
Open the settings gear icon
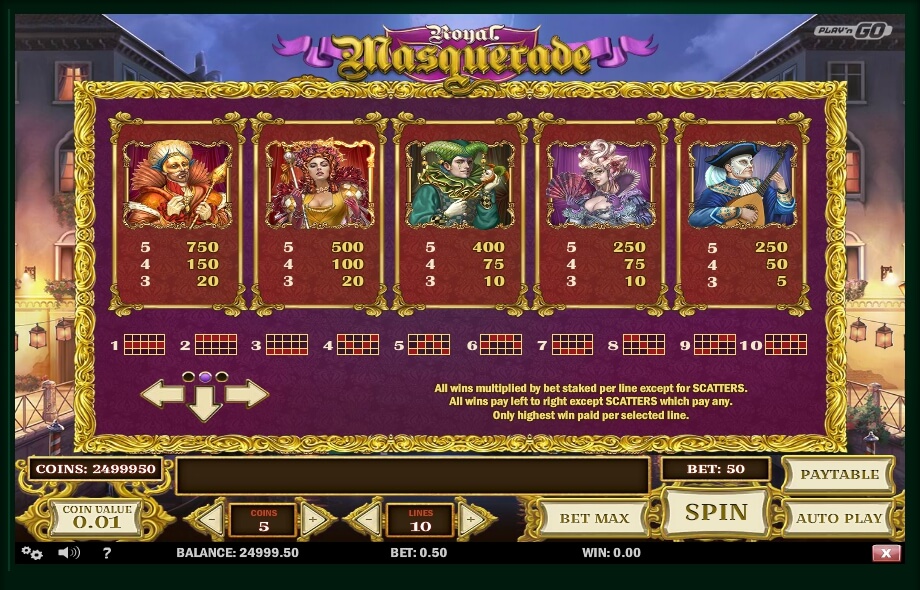pos(32,553)
